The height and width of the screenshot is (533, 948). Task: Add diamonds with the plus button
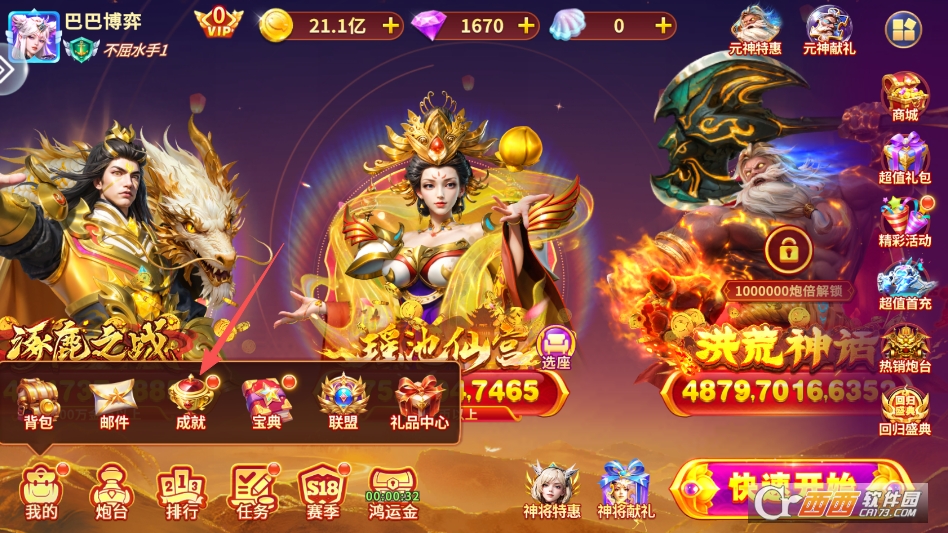point(526,26)
